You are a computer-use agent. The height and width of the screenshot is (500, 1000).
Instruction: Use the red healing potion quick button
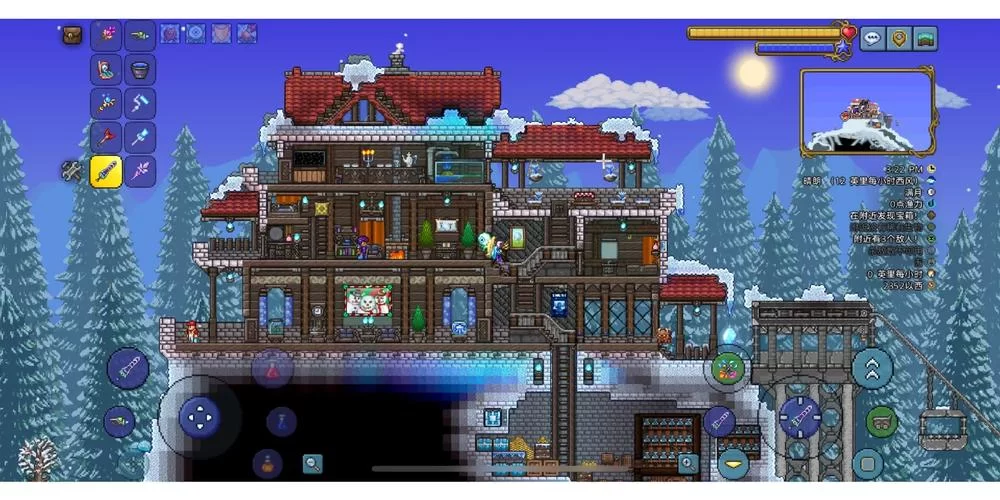pyautogui.click(x=271, y=369)
